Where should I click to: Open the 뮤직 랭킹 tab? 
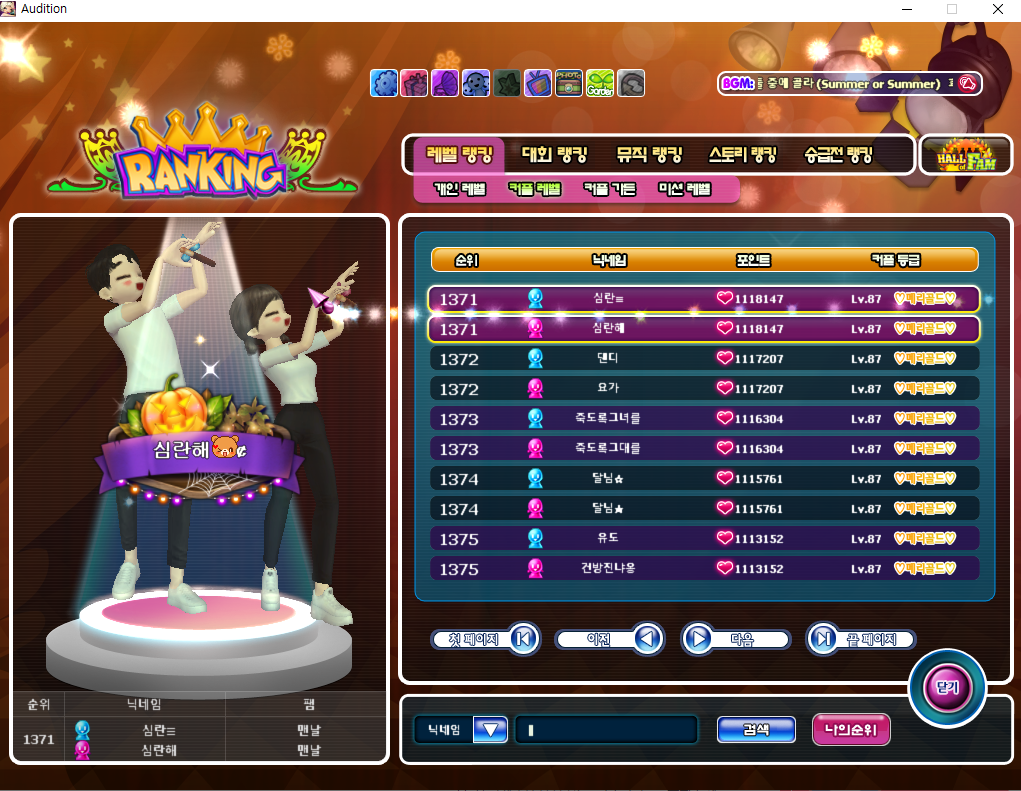click(649, 155)
